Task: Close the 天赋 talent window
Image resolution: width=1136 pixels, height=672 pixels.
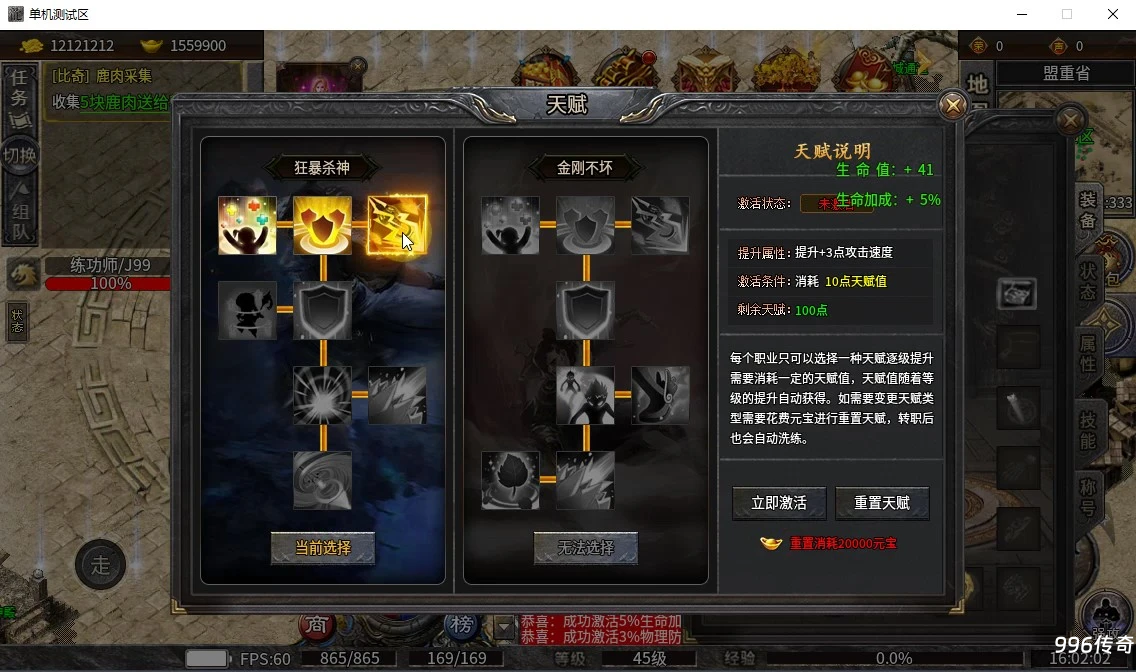Action: coord(953,105)
